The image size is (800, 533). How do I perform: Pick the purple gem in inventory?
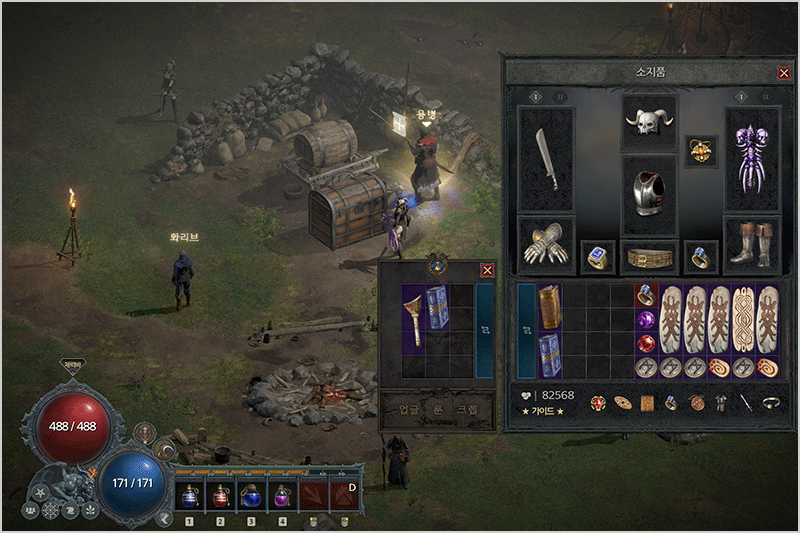point(646,319)
